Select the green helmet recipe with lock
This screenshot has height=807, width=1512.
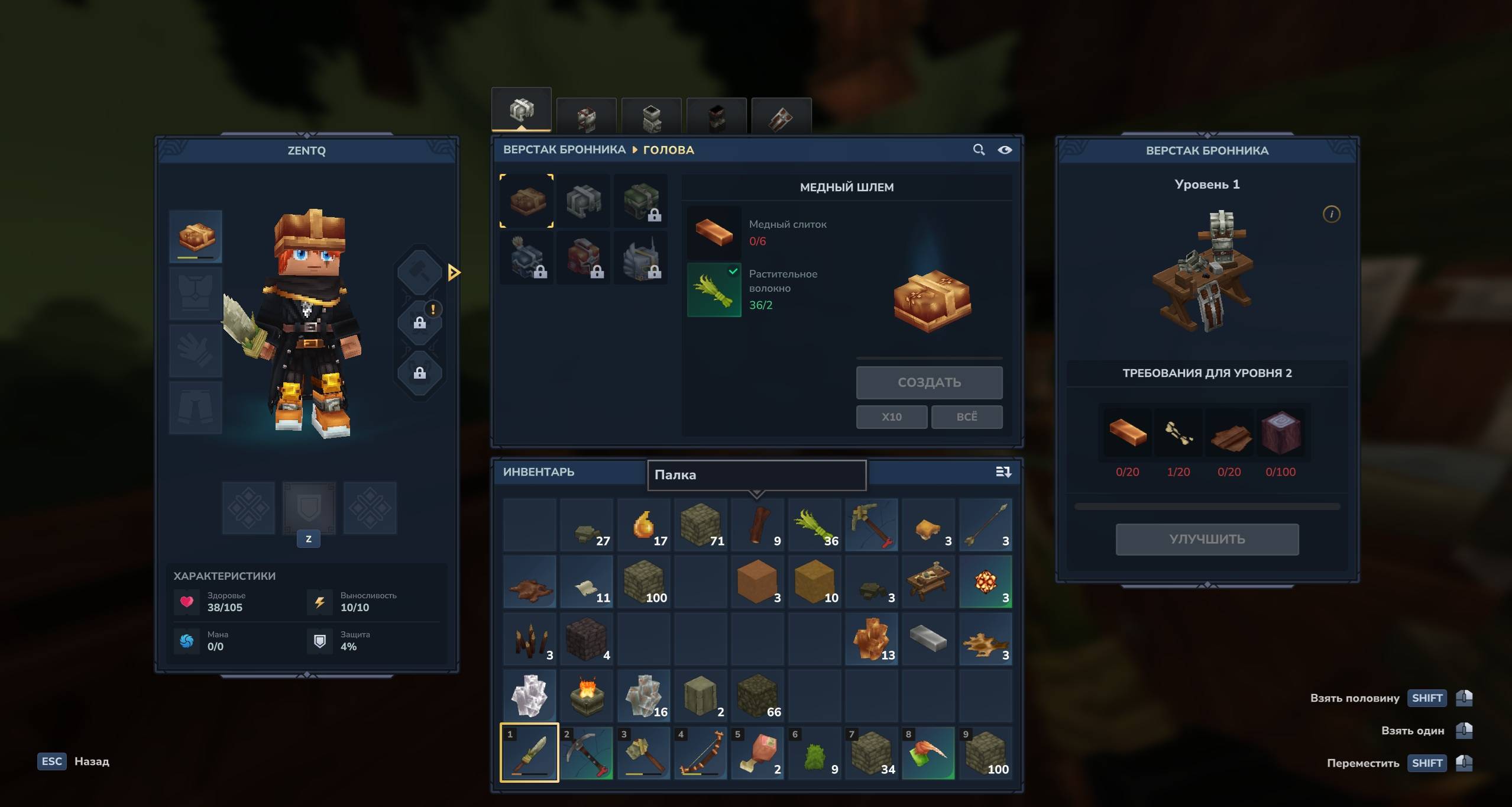641,201
